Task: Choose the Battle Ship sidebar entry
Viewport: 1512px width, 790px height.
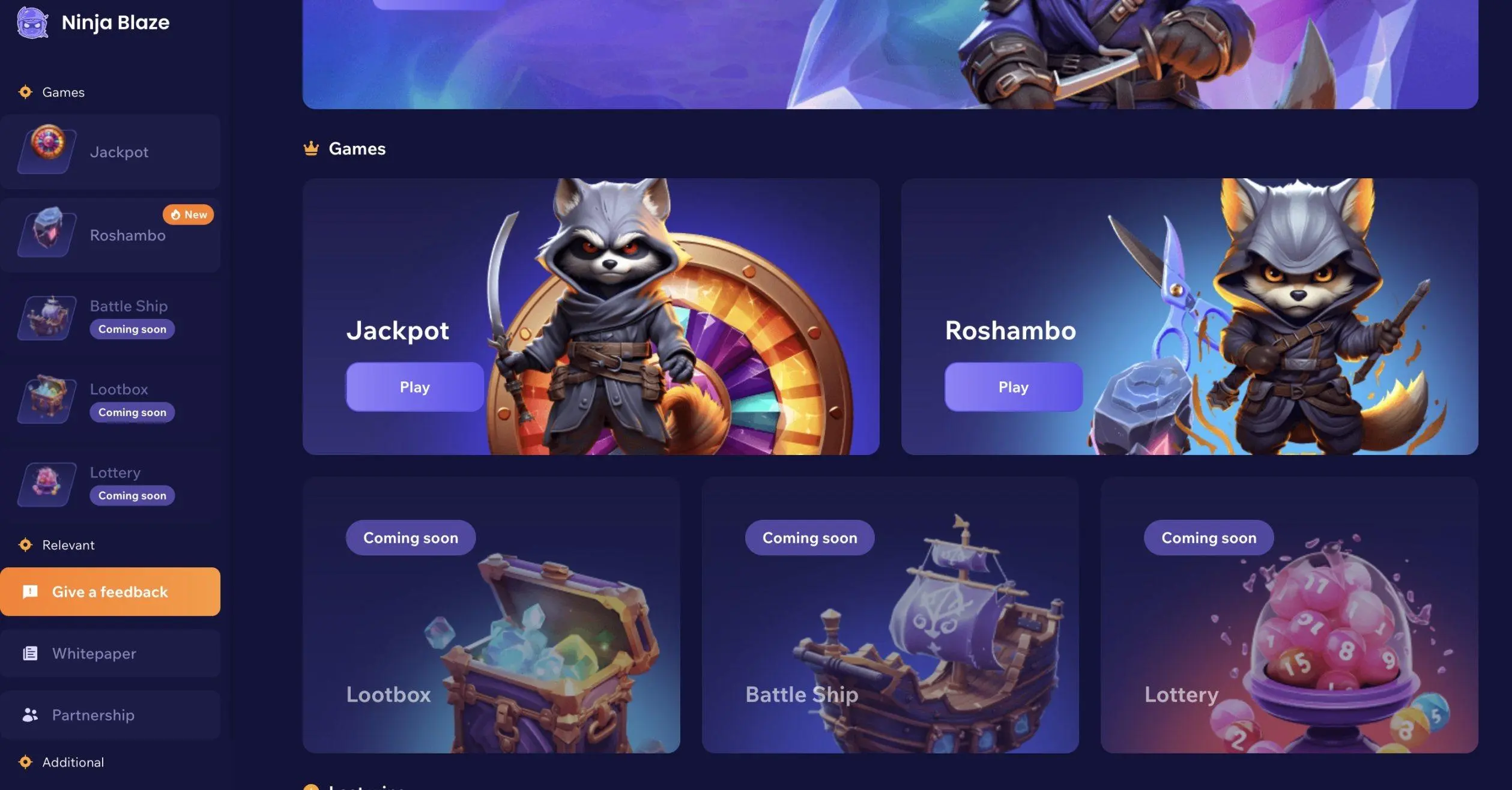Action: pyautogui.click(x=110, y=317)
